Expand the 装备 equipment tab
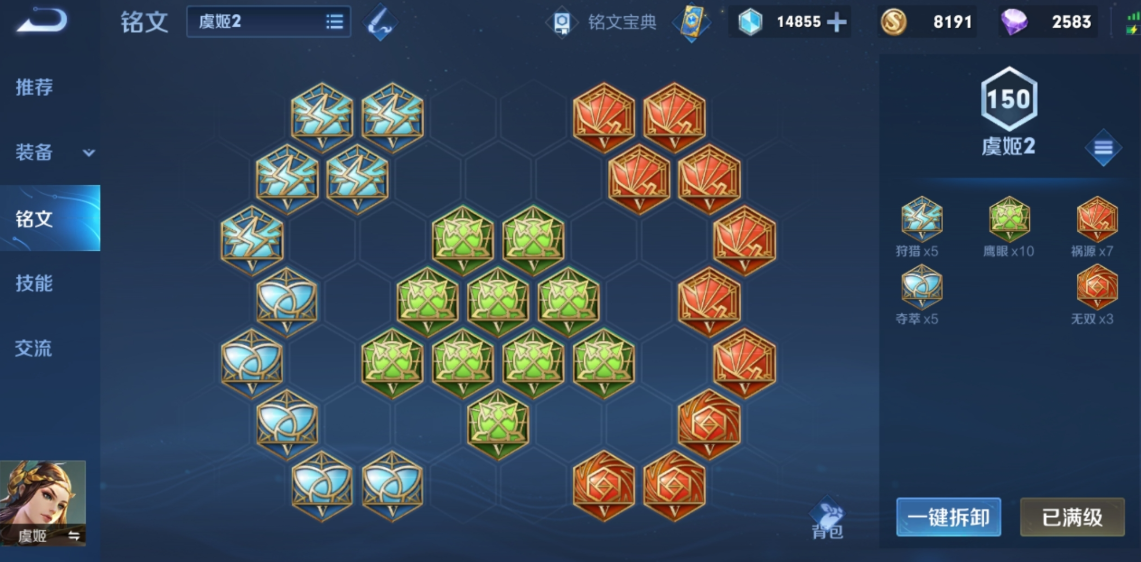1141x562 pixels. [50, 152]
